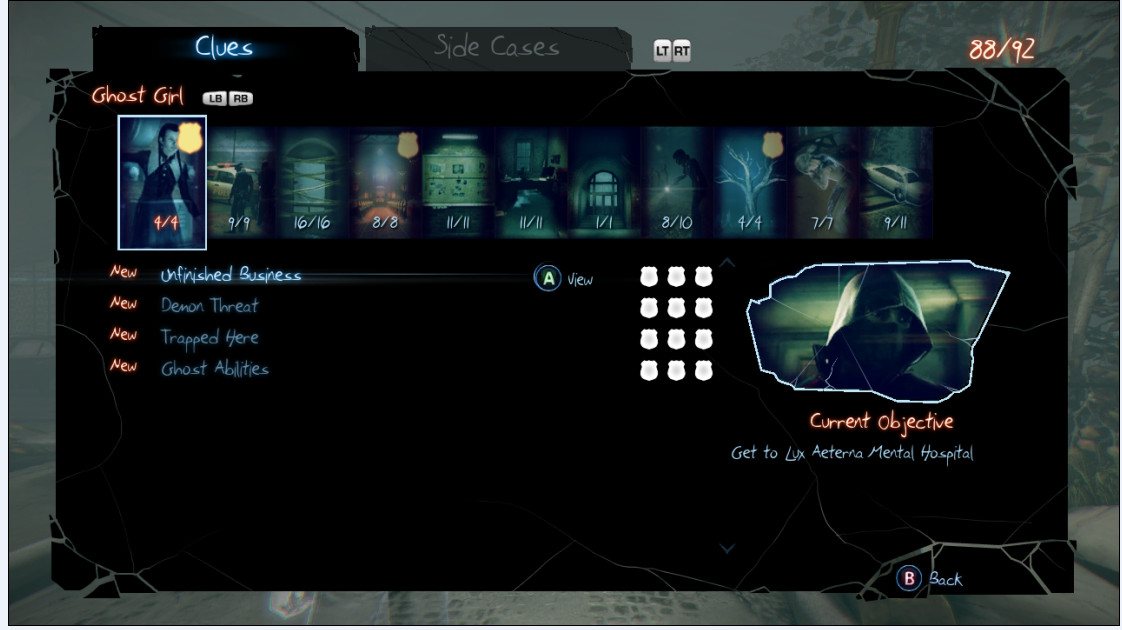Pick the arched door case showing 1/1
This screenshot has width=1122, height=630.
604,183
